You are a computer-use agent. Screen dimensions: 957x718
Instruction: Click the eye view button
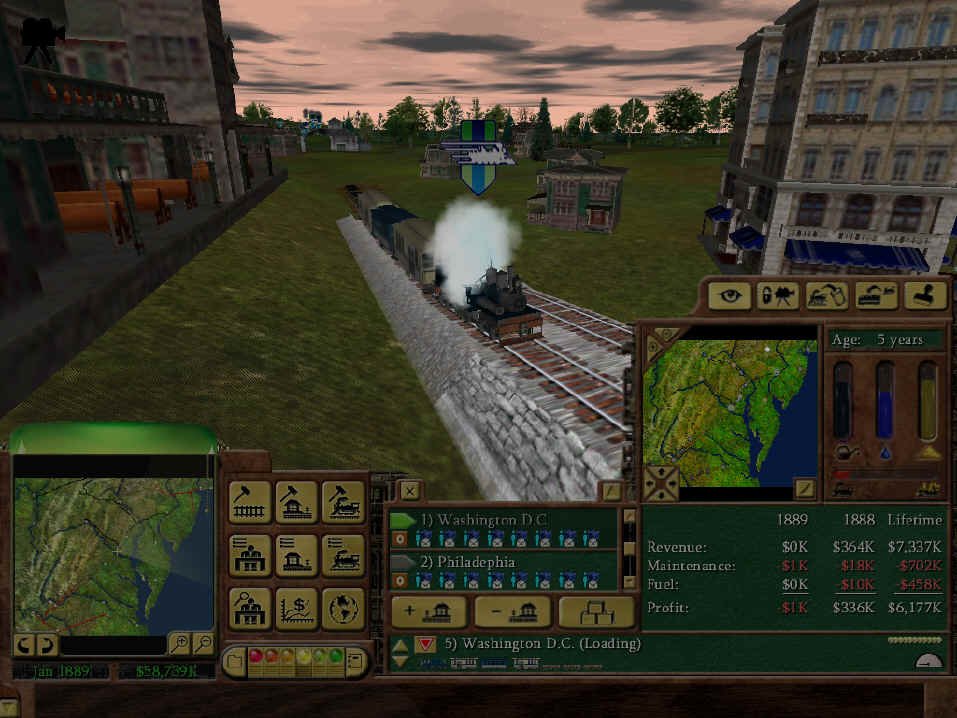pos(730,295)
